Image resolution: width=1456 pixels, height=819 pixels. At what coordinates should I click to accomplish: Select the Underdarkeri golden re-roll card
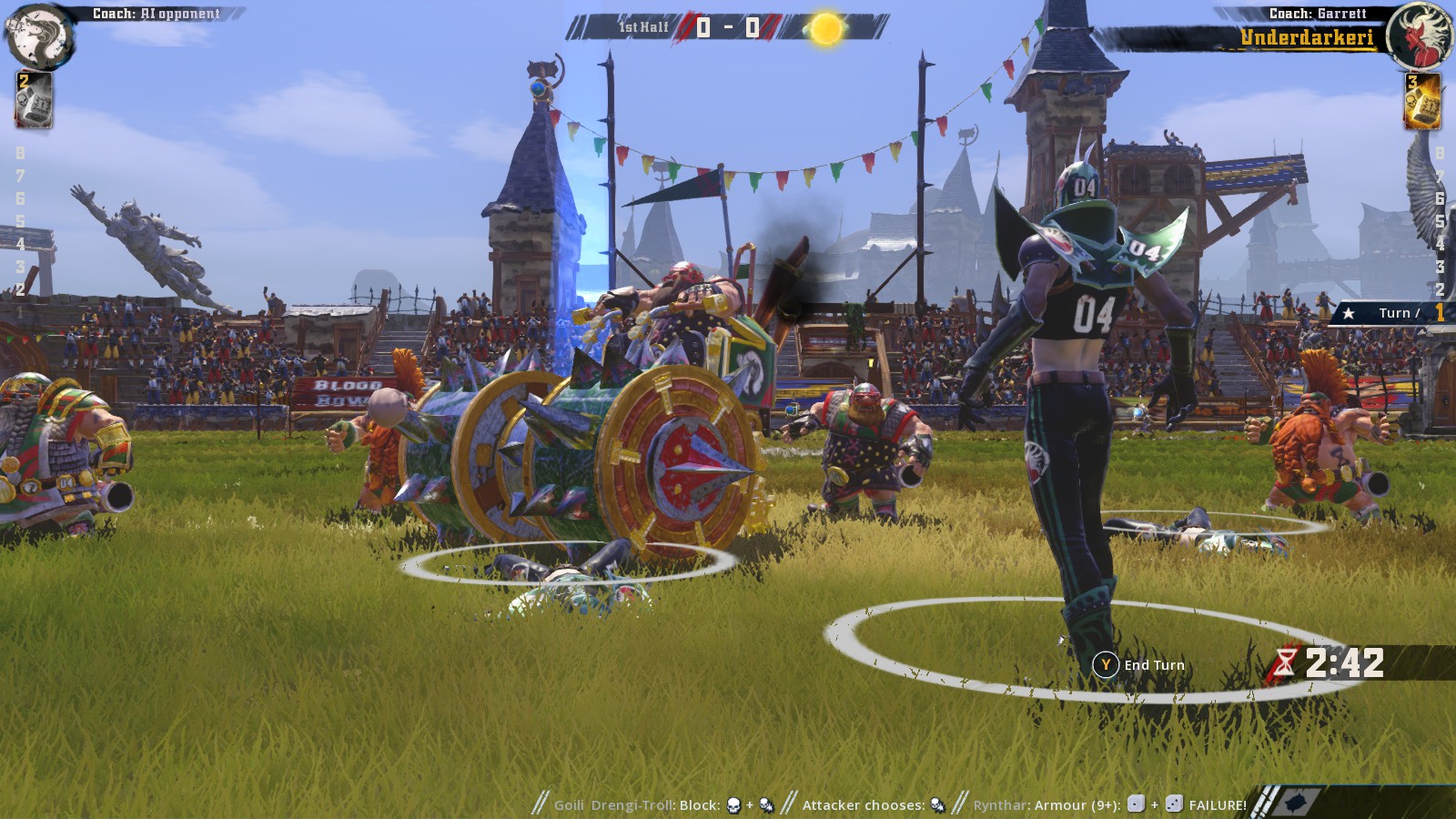click(x=1422, y=100)
